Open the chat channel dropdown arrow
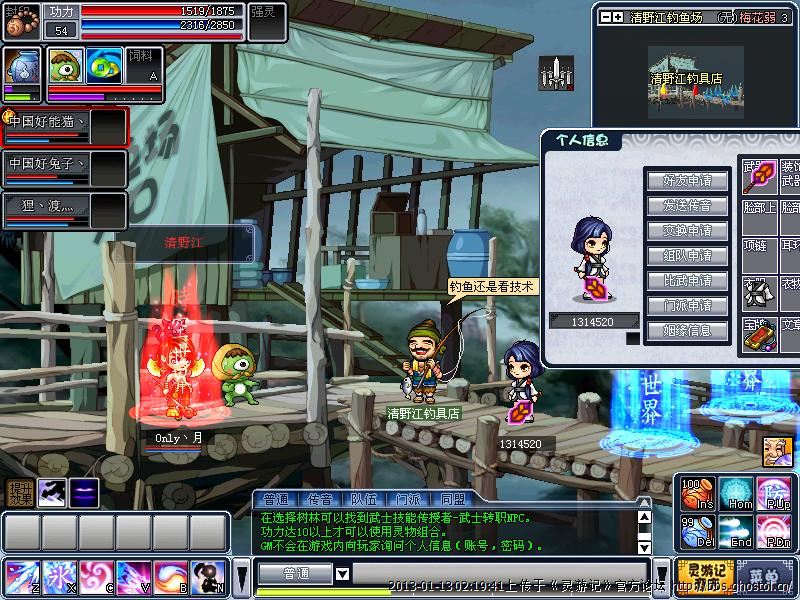 click(342, 574)
